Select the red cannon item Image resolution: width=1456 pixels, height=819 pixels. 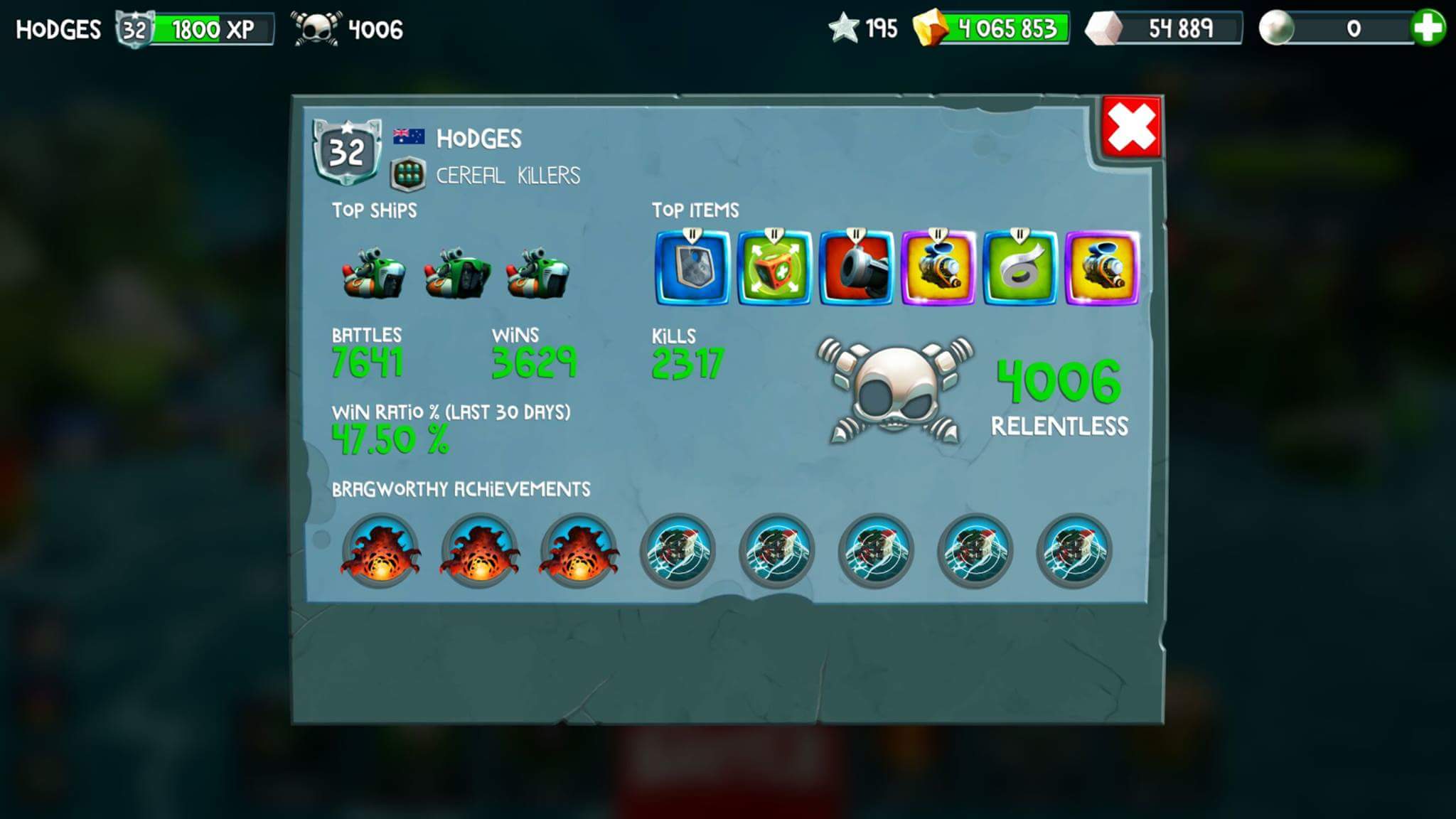tap(856, 268)
